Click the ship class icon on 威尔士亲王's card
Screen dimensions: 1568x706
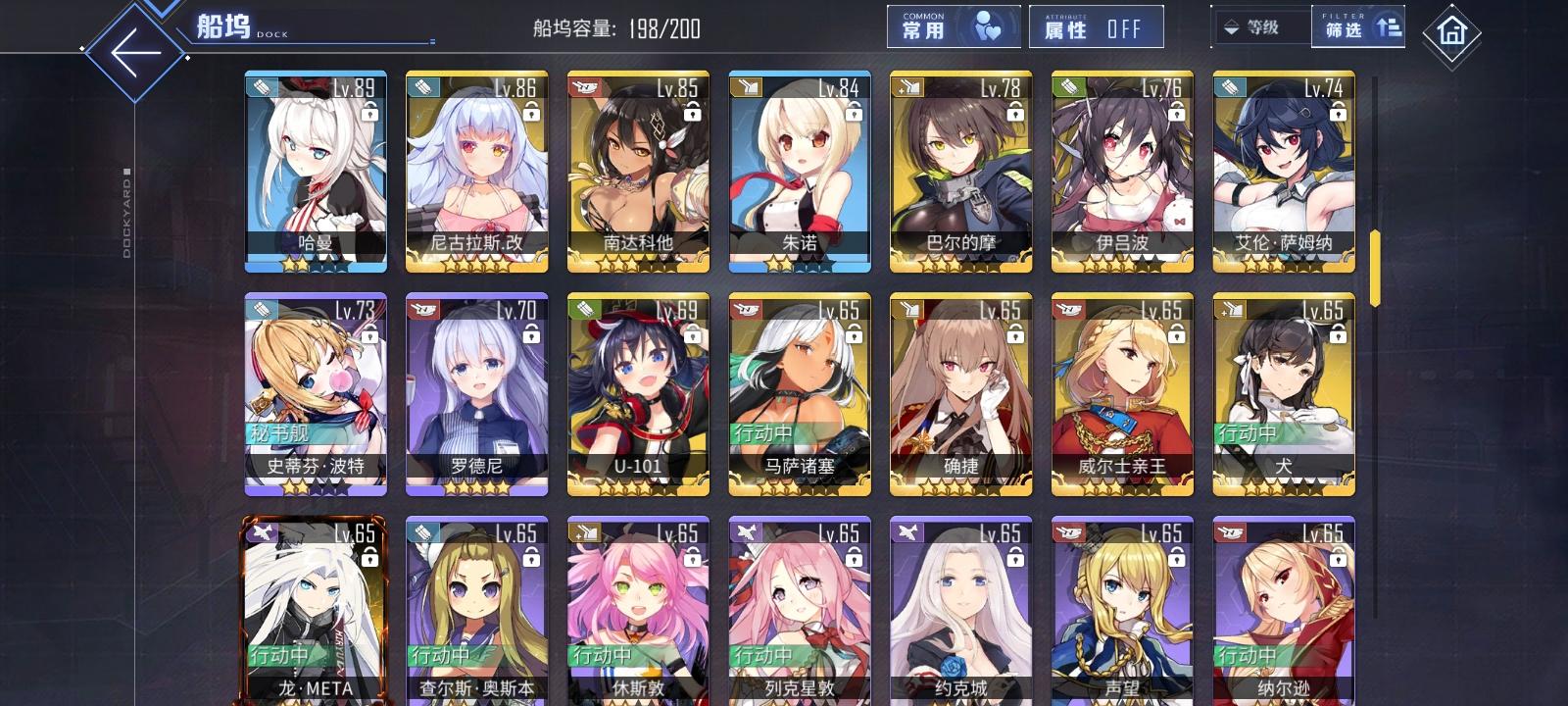click(1069, 311)
